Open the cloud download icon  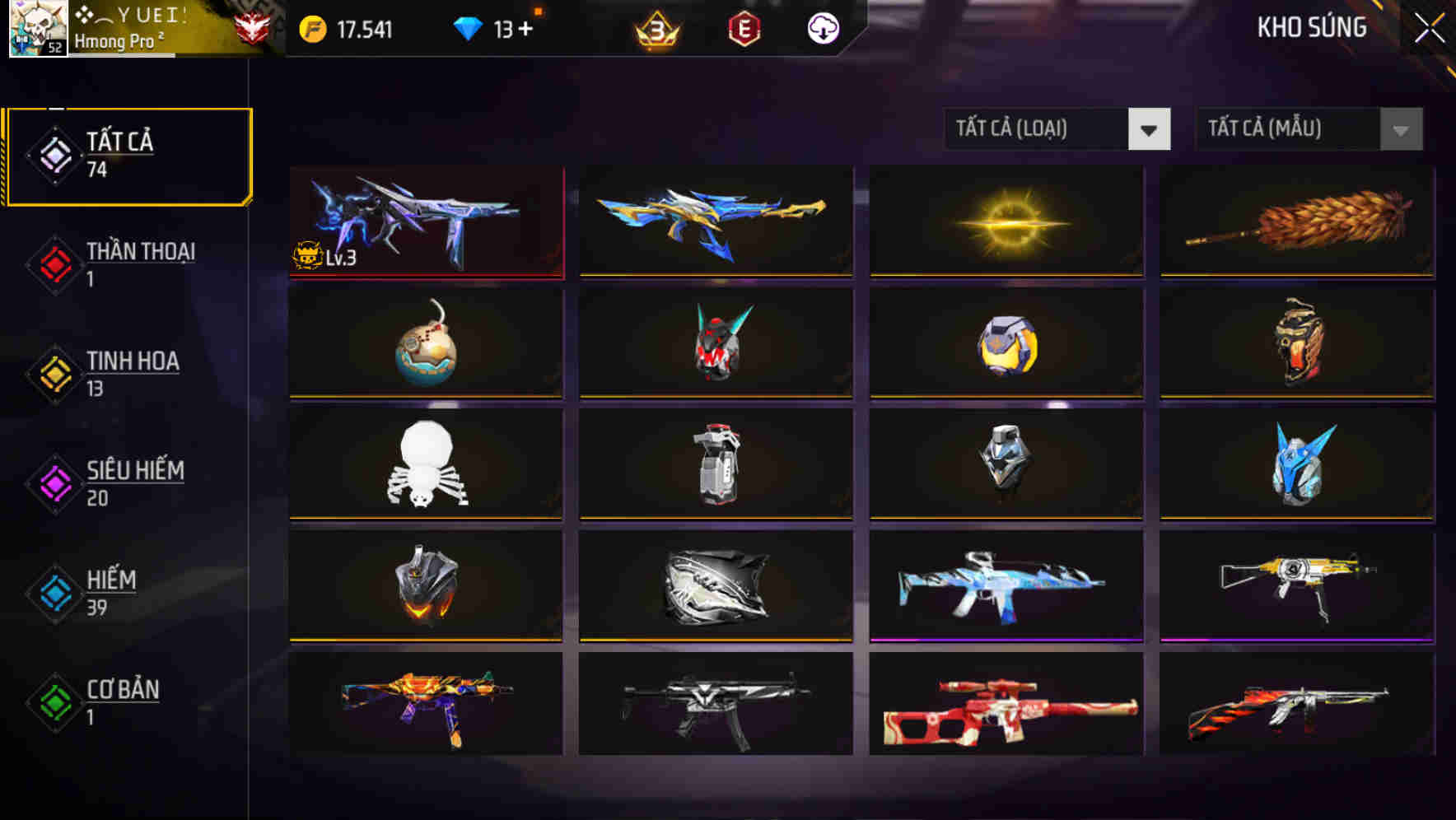(x=821, y=30)
